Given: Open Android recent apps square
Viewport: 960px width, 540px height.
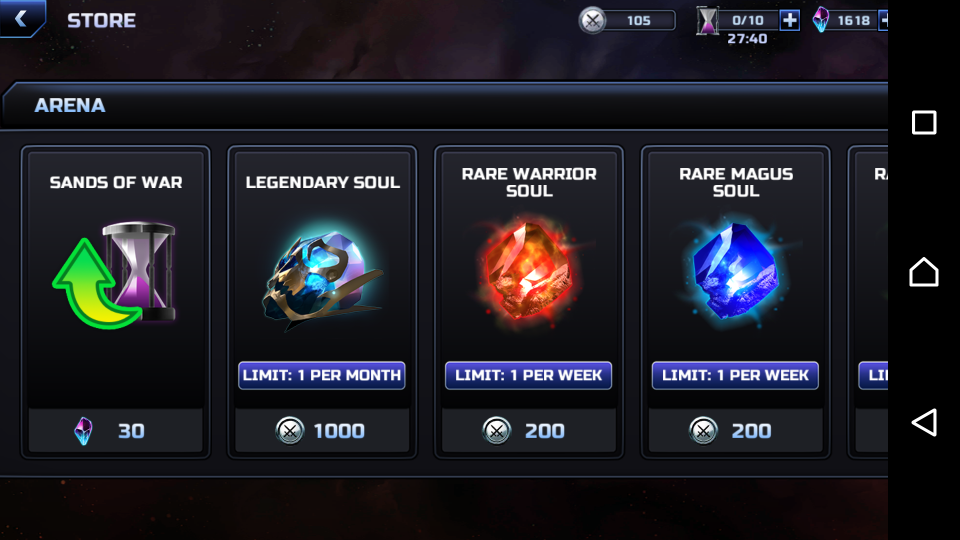Looking at the screenshot, I should point(924,123).
